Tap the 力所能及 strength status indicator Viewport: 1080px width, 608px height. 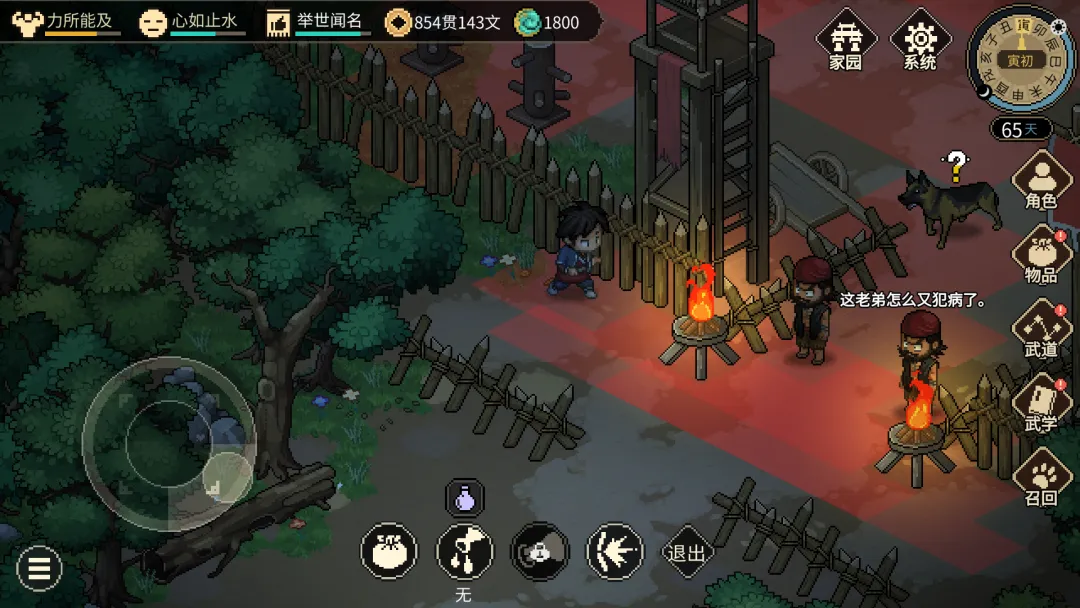coord(64,22)
